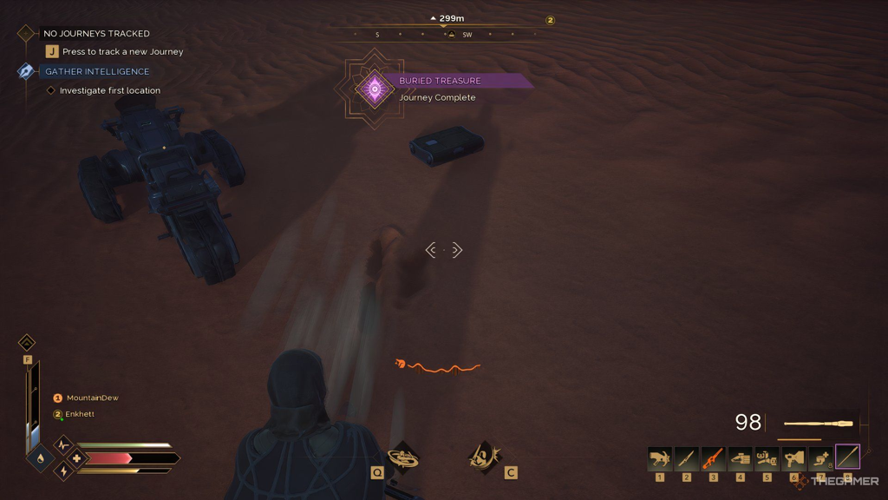The height and width of the screenshot is (500, 888).
Task: Activate the spinning figure ability icon
Action: [x=403, y=457]
